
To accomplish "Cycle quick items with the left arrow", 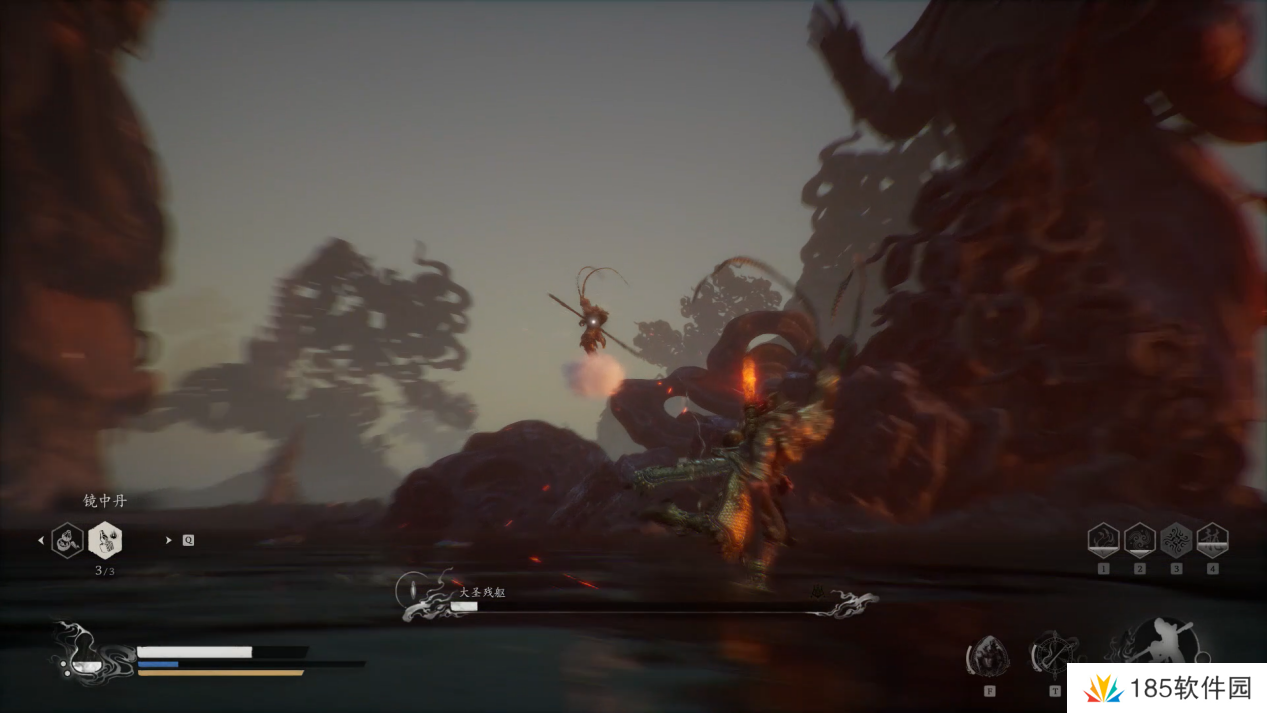I will (41, 540).
